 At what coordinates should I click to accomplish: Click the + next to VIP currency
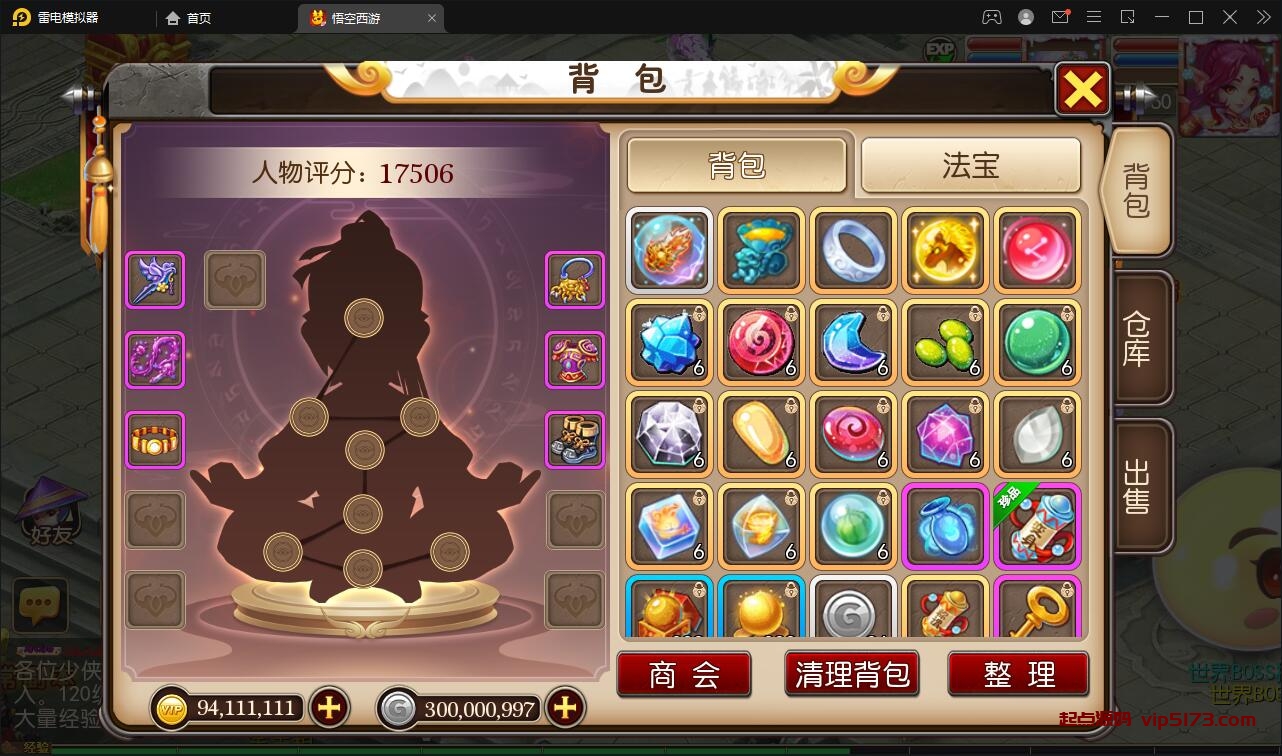(x=329, y=708)
